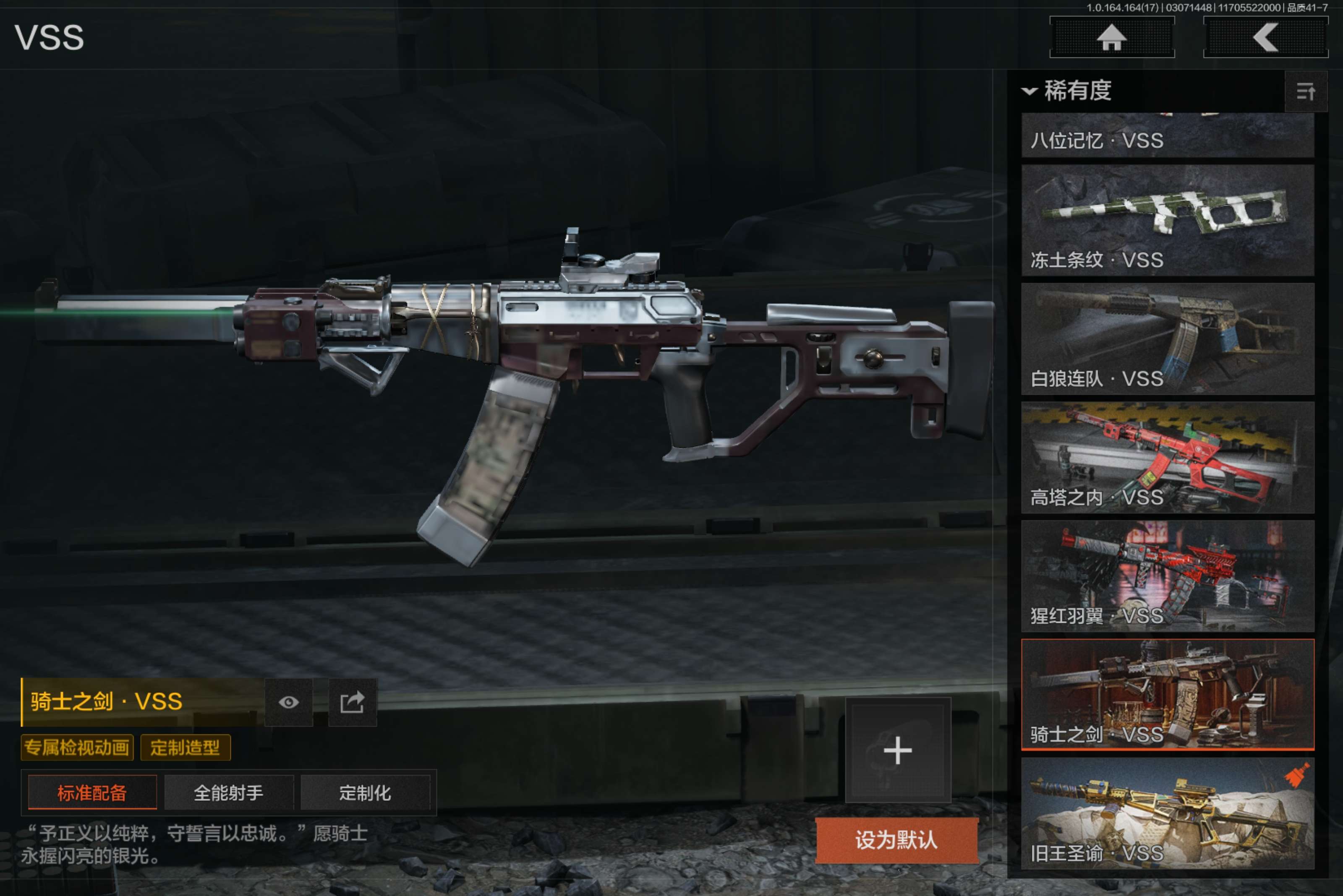Viewport: 1343px width, 896px height.
Task: Click the 专属检视动画 tag
Action: pos(77,748)
